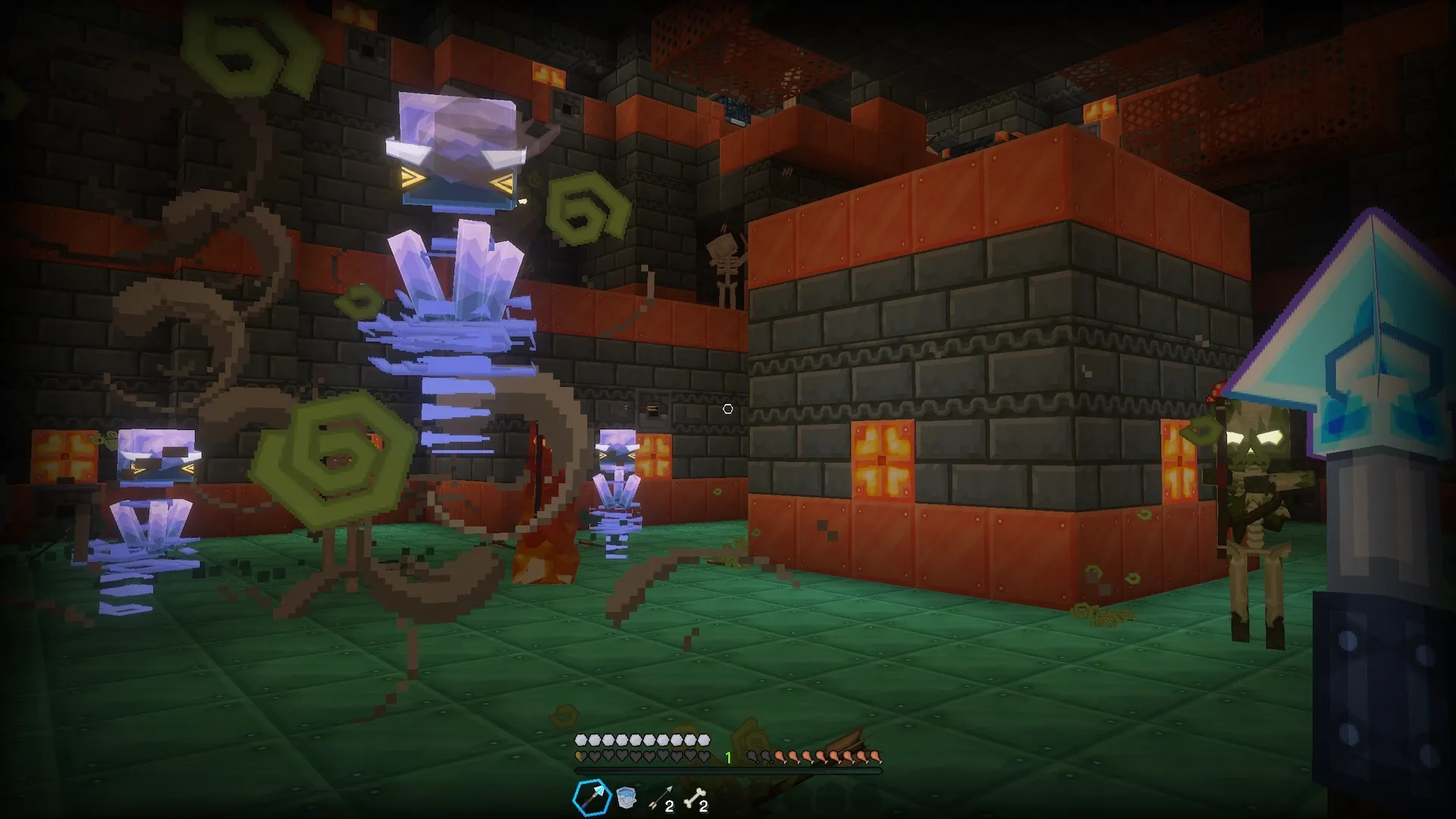Click the darkened drumstick icon near the hearts
Screen dimensions: 1456x819
(752, 757)
